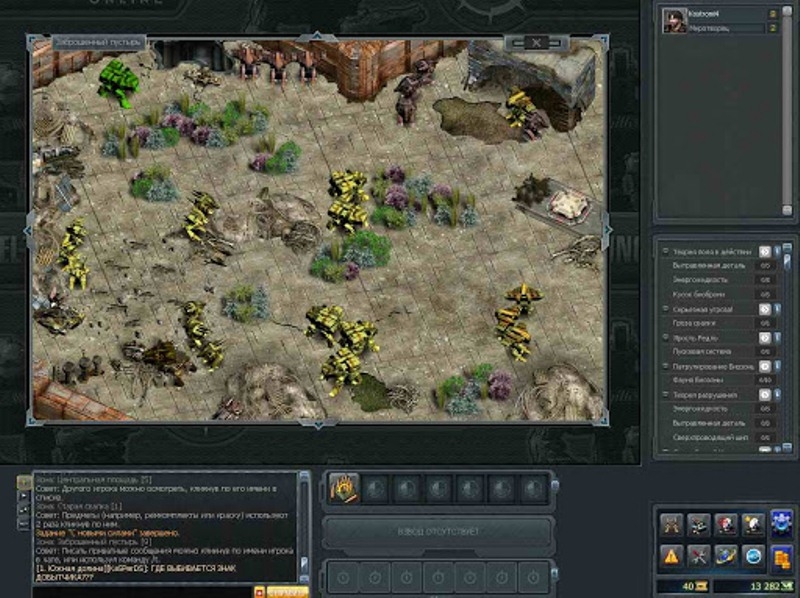This screenshot has height=598, width=800.
Task: Activate the glowing fist ability slot
Action: click(342, 489)
